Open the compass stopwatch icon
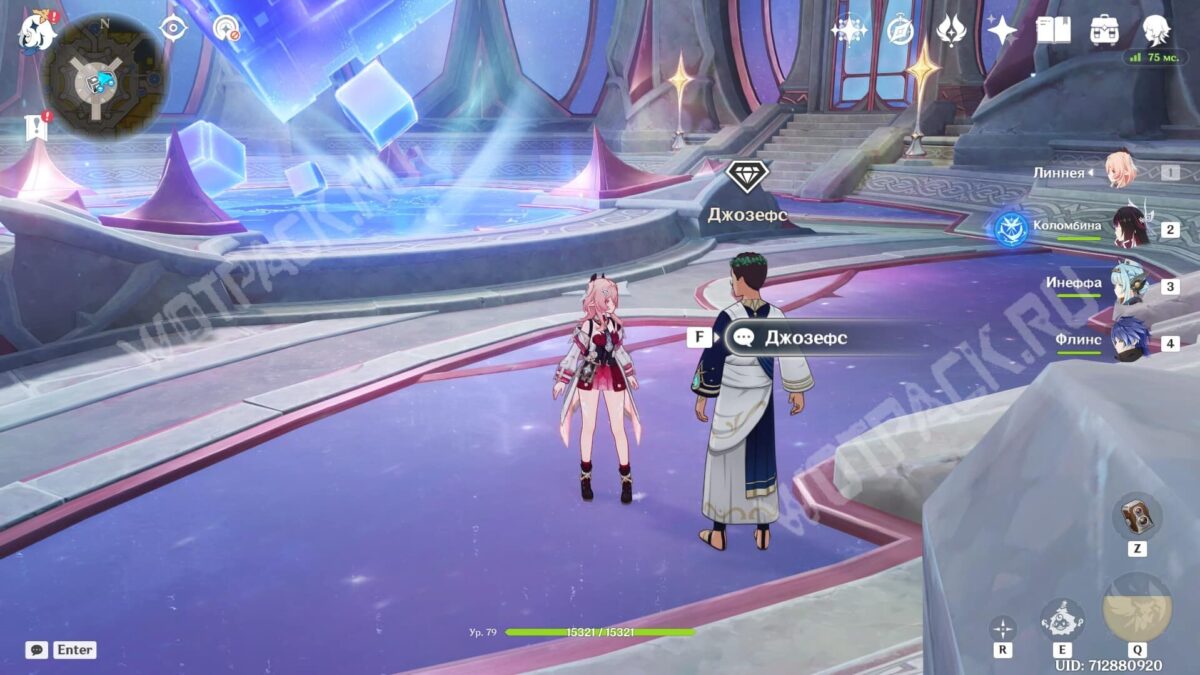The image size is (1200, 675). click(x=900, y=30)
